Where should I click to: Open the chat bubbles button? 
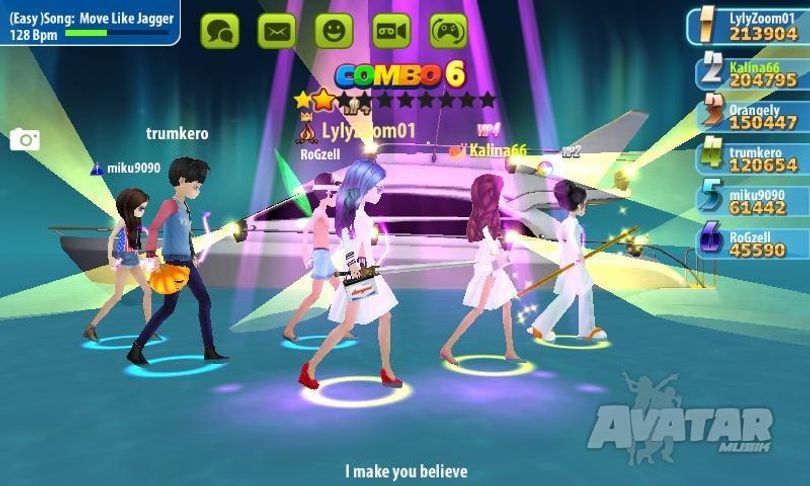click(220, 31)
